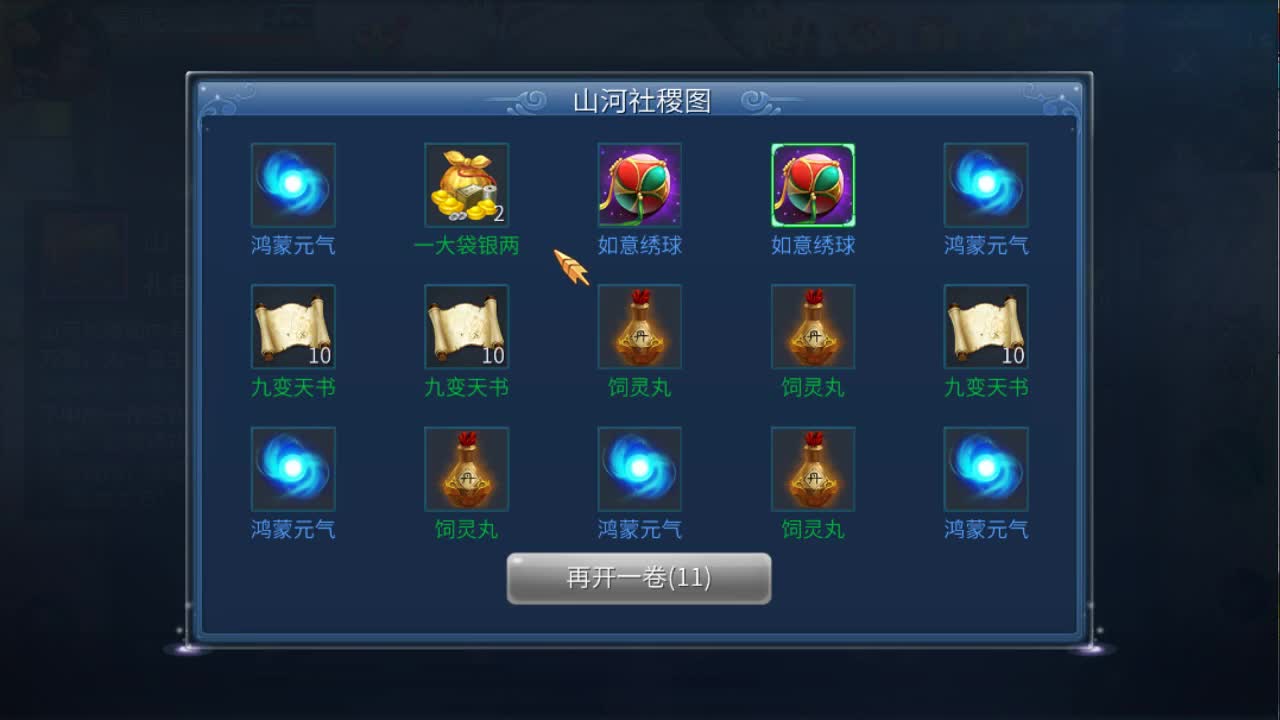Click the 山河社稷图 title text

[x=640, y=100]
